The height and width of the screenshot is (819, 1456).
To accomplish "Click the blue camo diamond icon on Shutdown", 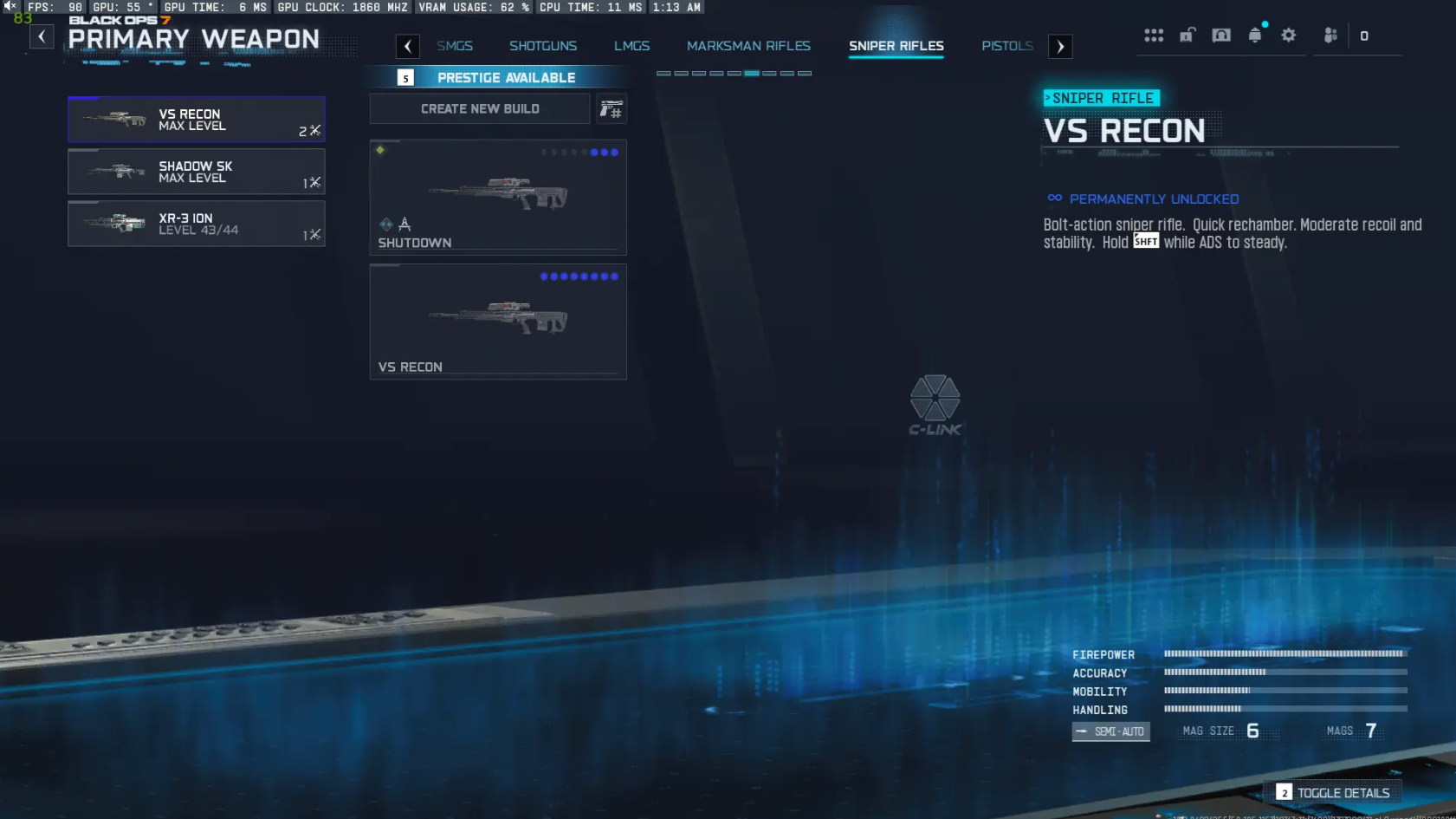I will point(385,224).
